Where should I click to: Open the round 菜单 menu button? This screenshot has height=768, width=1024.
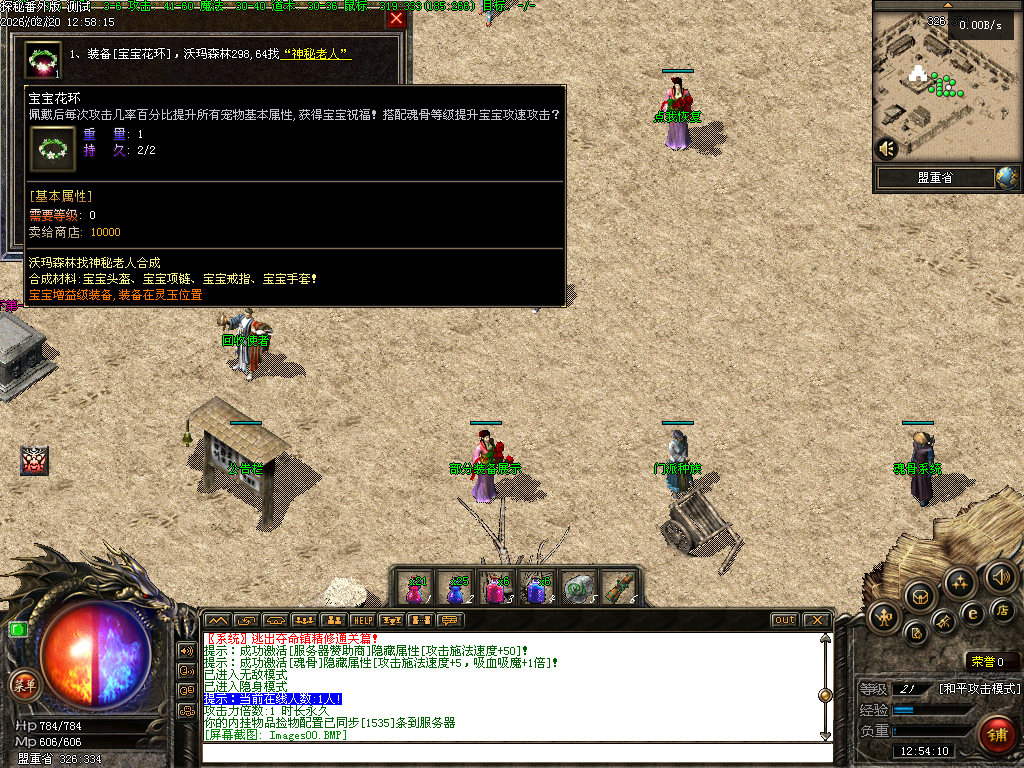[24, 685]
